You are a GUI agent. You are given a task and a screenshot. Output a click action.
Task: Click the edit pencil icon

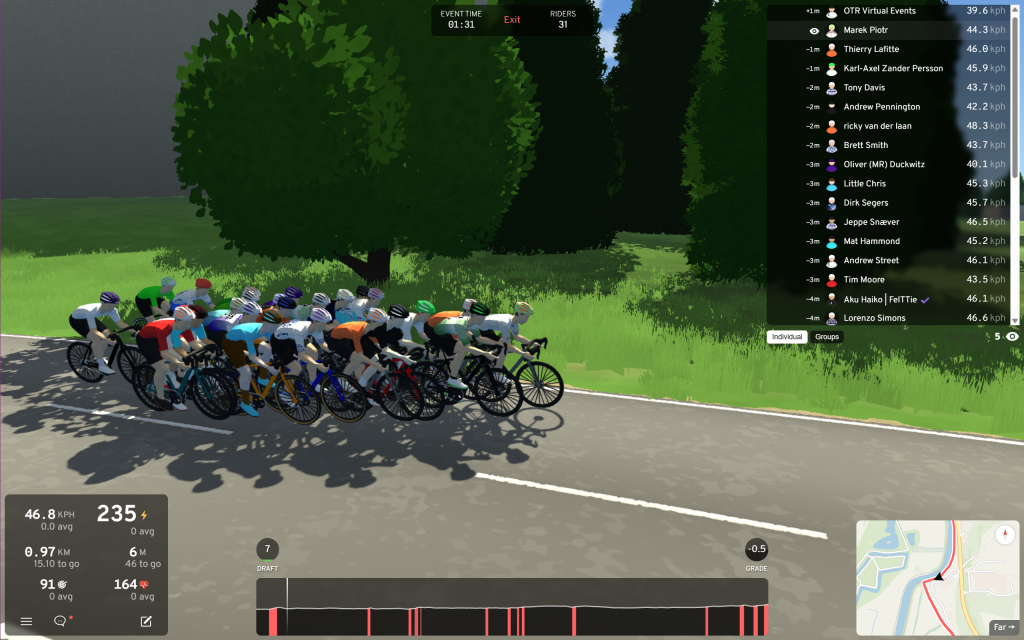[x=146, y=621]
